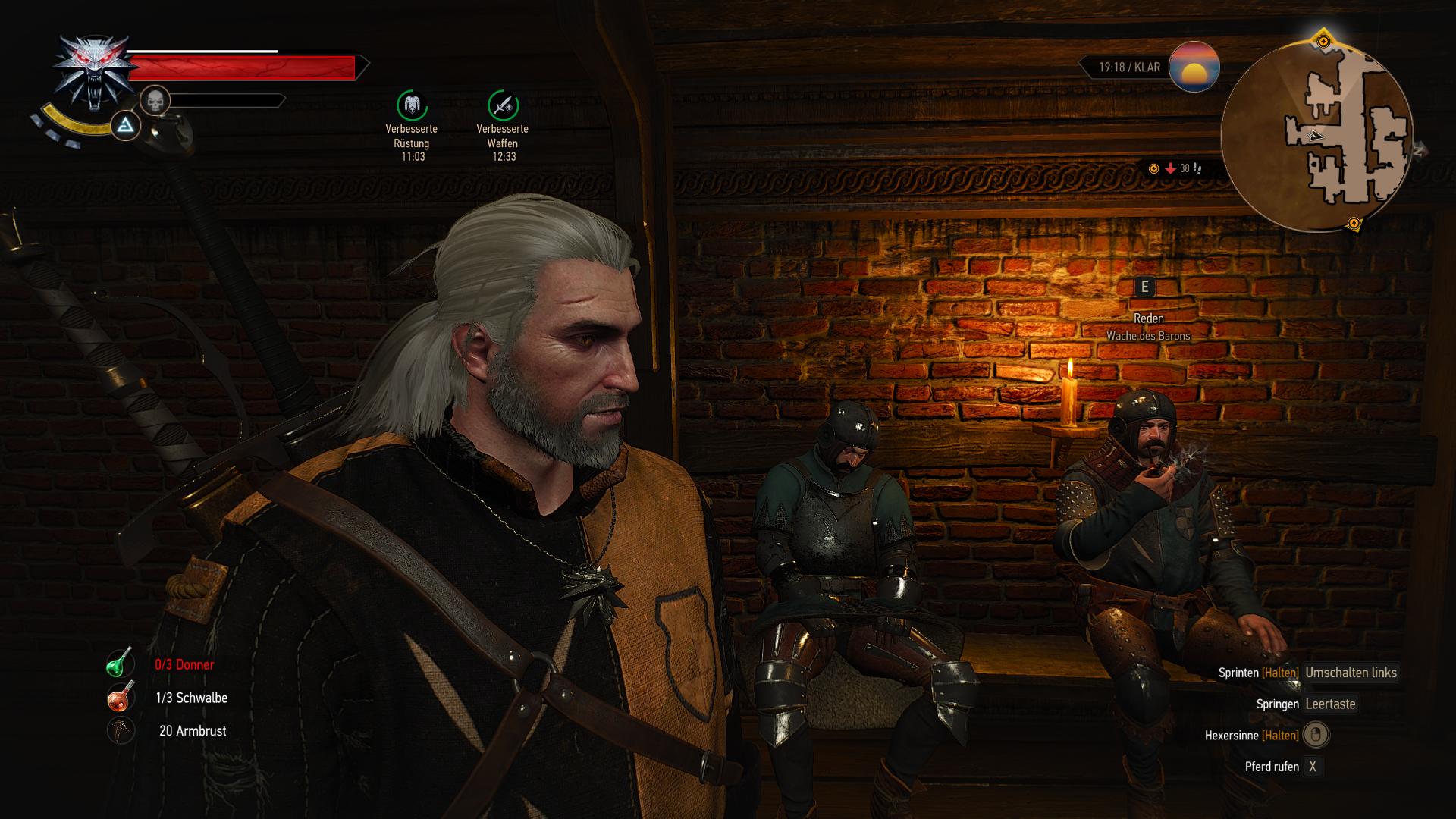
Task: Select the Schwalbe potion slot
Action: coord(120,698)
